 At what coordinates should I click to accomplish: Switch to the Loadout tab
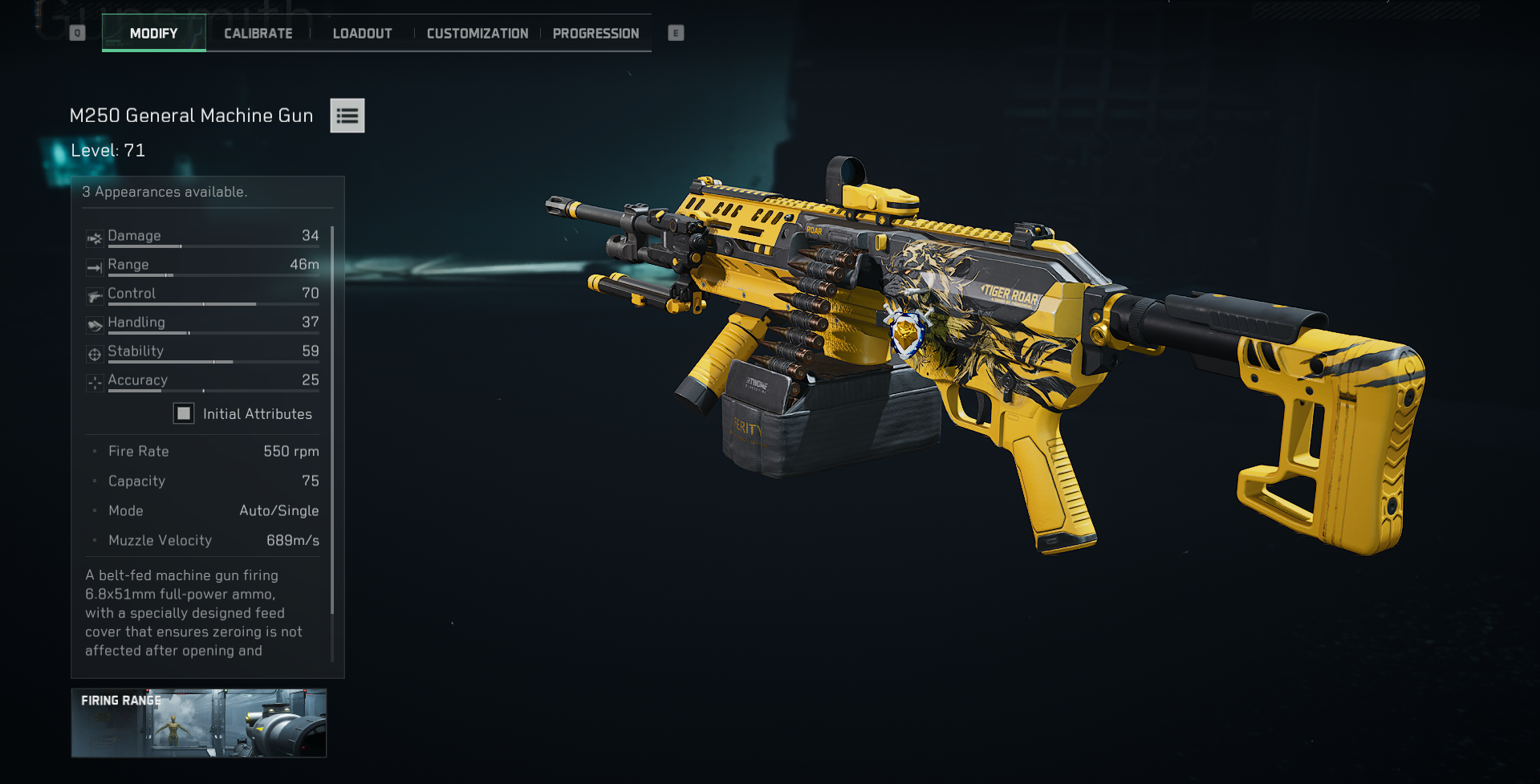pyautogui.click(x=362, y=33)
